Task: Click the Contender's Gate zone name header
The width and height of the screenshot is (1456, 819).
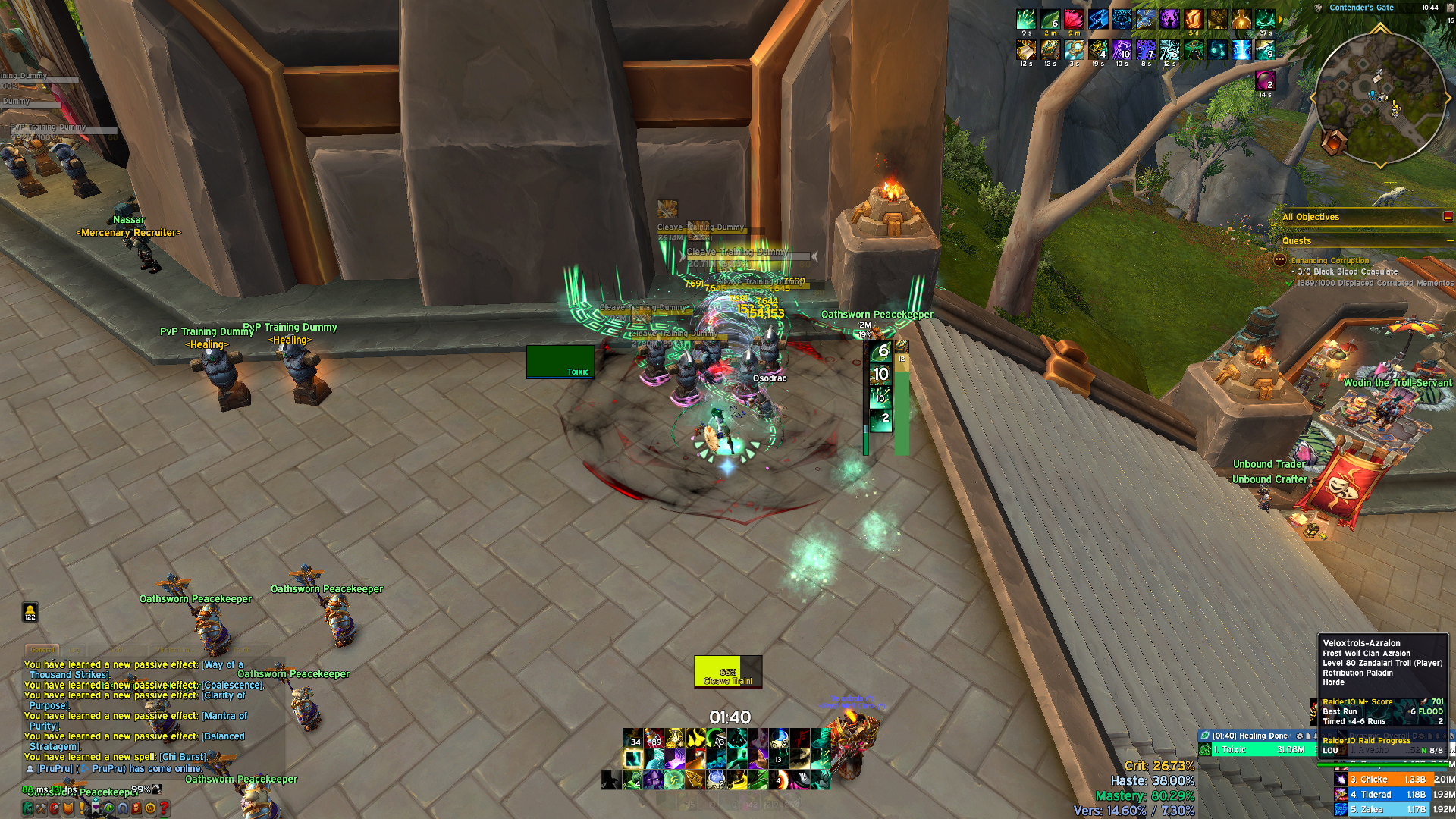Action: [x=1361, y=8]
